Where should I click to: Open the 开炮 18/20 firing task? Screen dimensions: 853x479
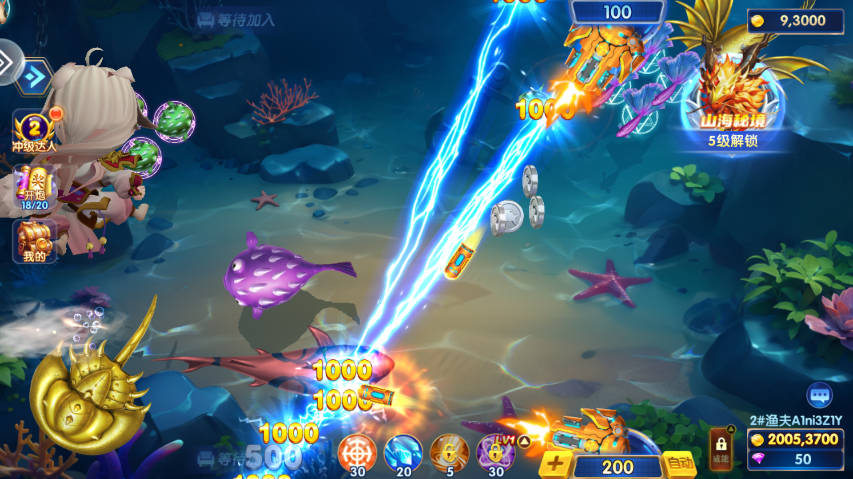[x=34, y=188]
